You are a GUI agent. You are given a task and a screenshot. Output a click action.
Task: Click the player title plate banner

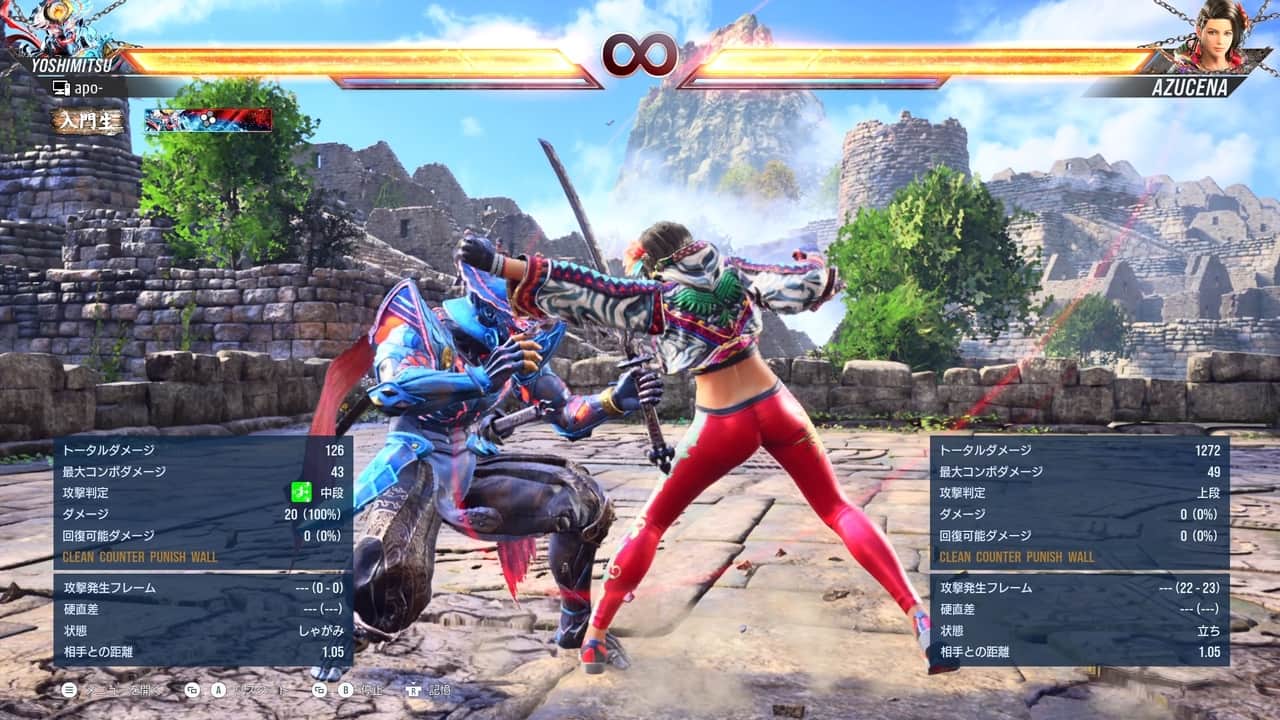[x=208, y=120]
